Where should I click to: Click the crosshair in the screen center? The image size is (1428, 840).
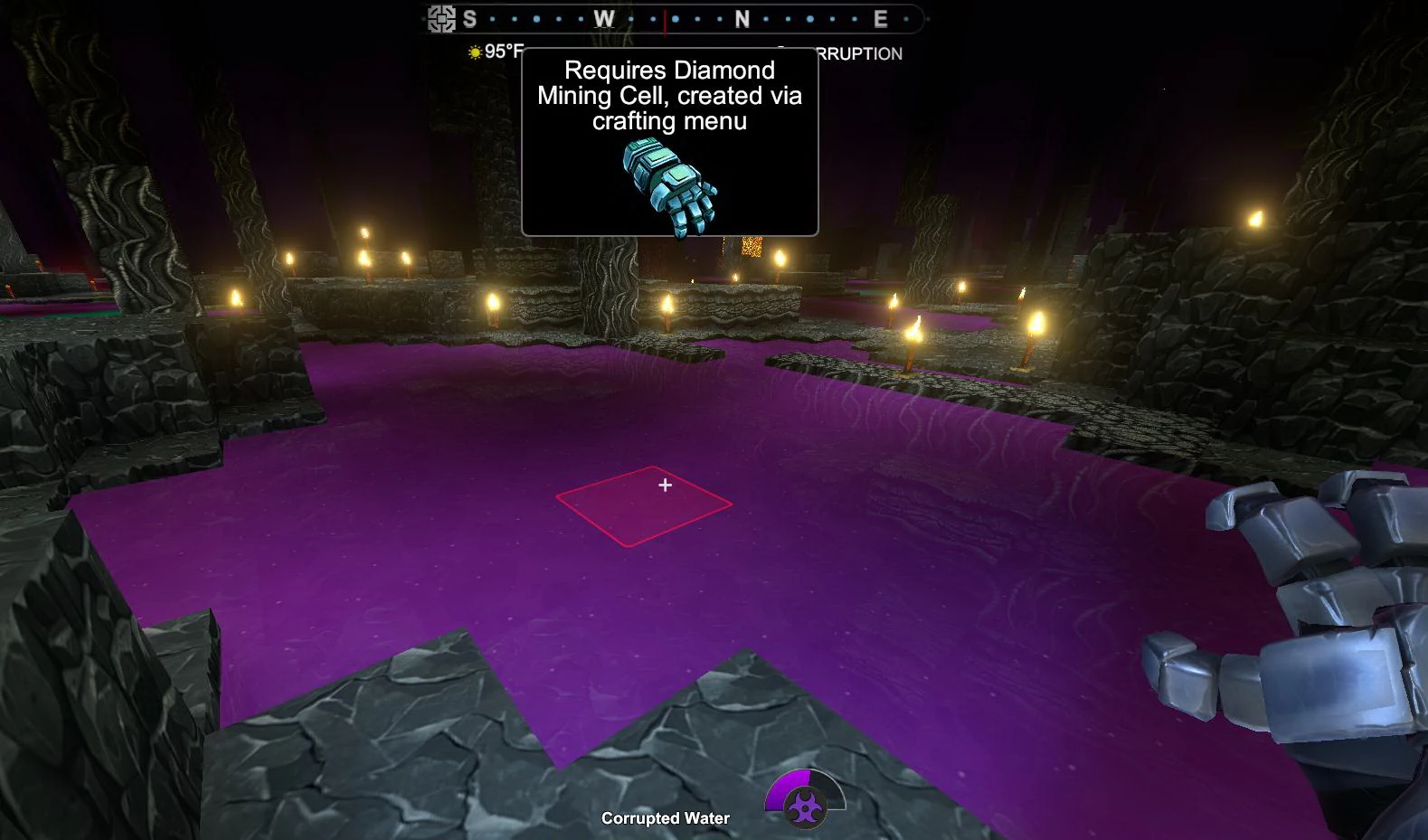(667, 486)
